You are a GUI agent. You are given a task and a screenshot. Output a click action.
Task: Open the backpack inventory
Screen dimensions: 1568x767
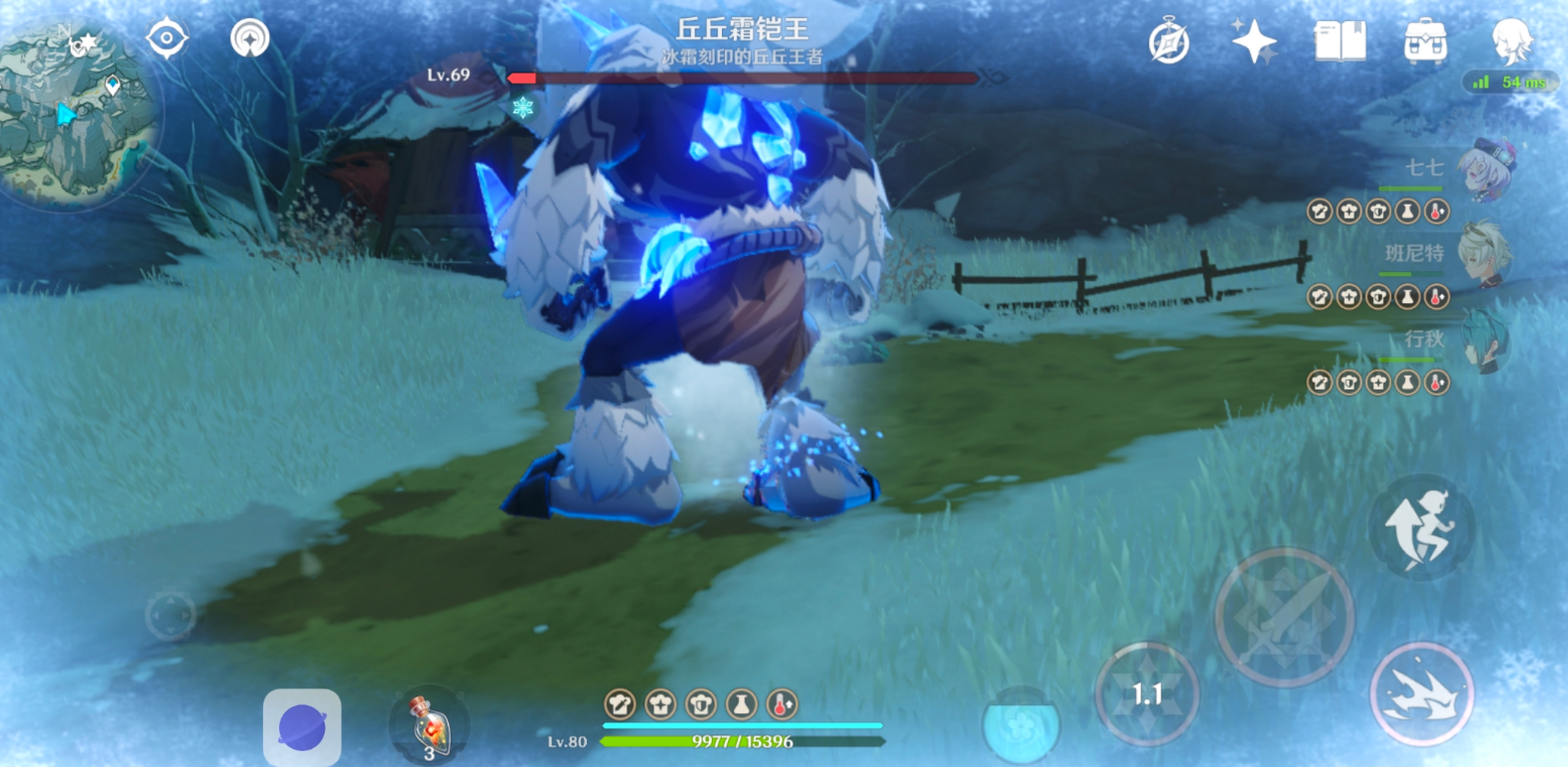(1425, 42)
